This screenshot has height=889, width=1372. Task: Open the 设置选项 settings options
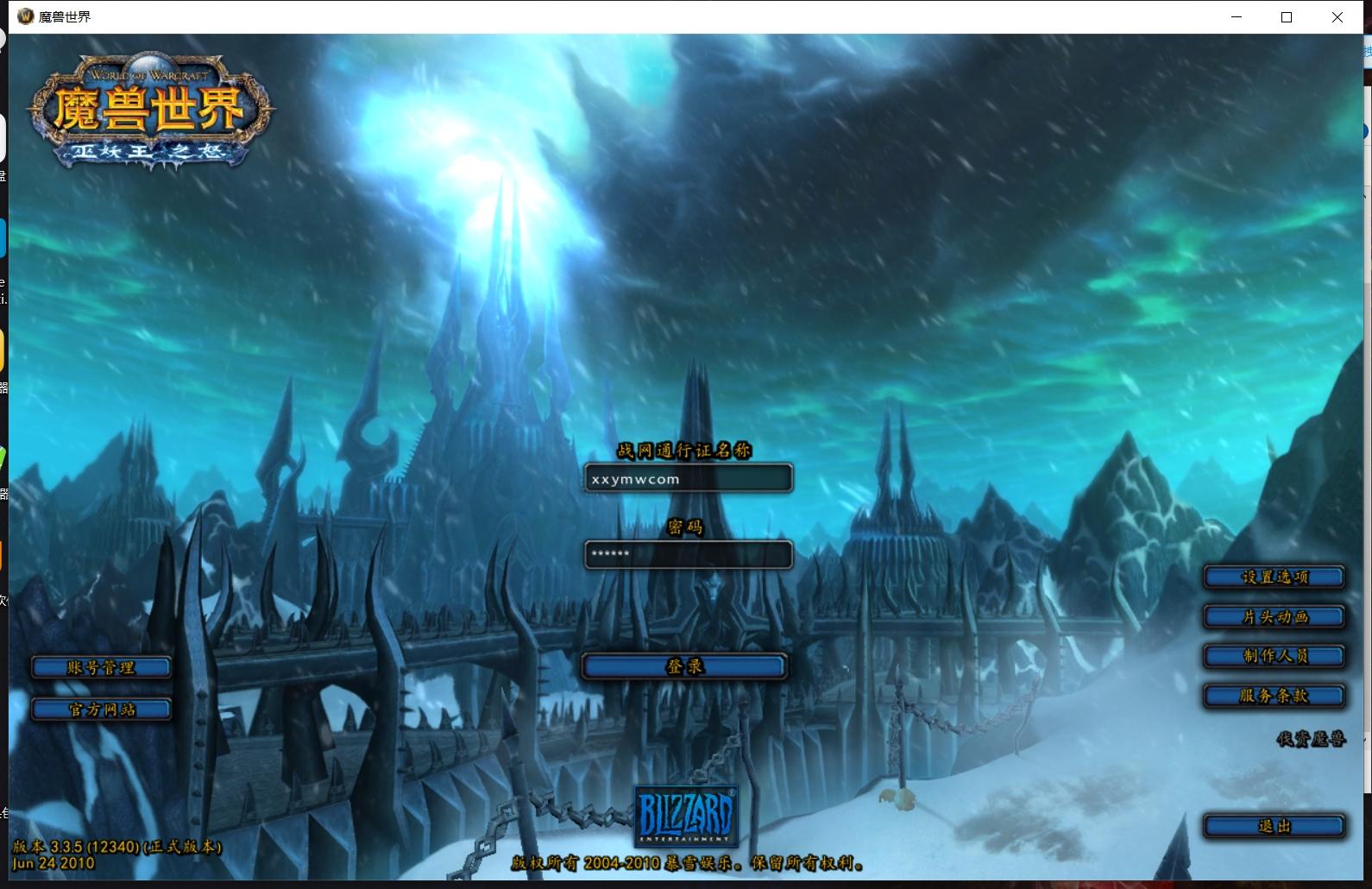[1274, 577]
